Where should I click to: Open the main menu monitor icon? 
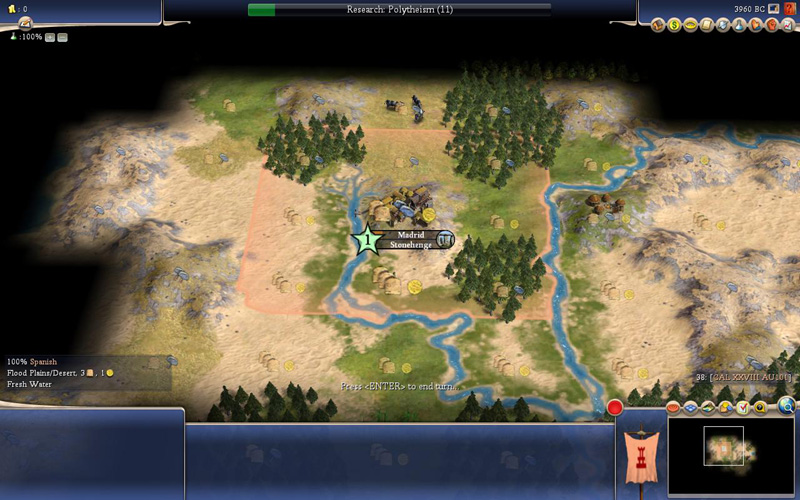point(774,9)
